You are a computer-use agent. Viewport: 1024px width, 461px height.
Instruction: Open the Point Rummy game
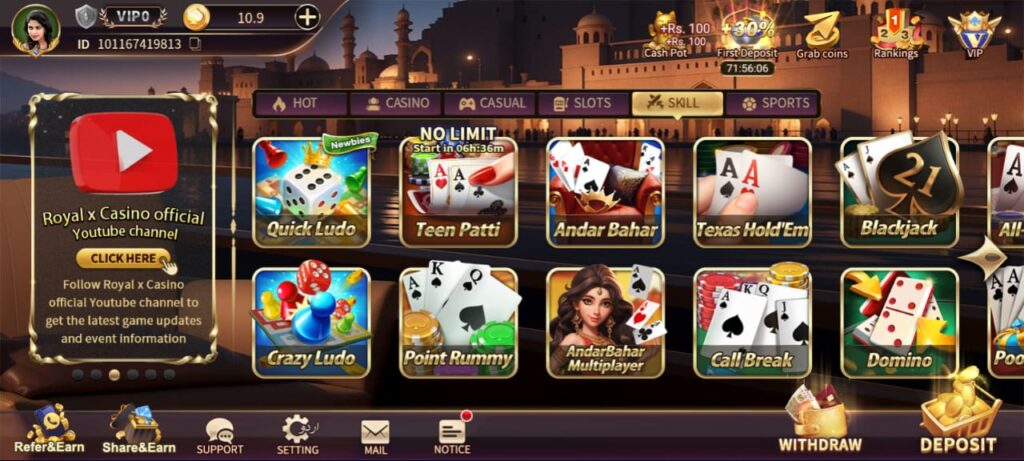[459, 322]
